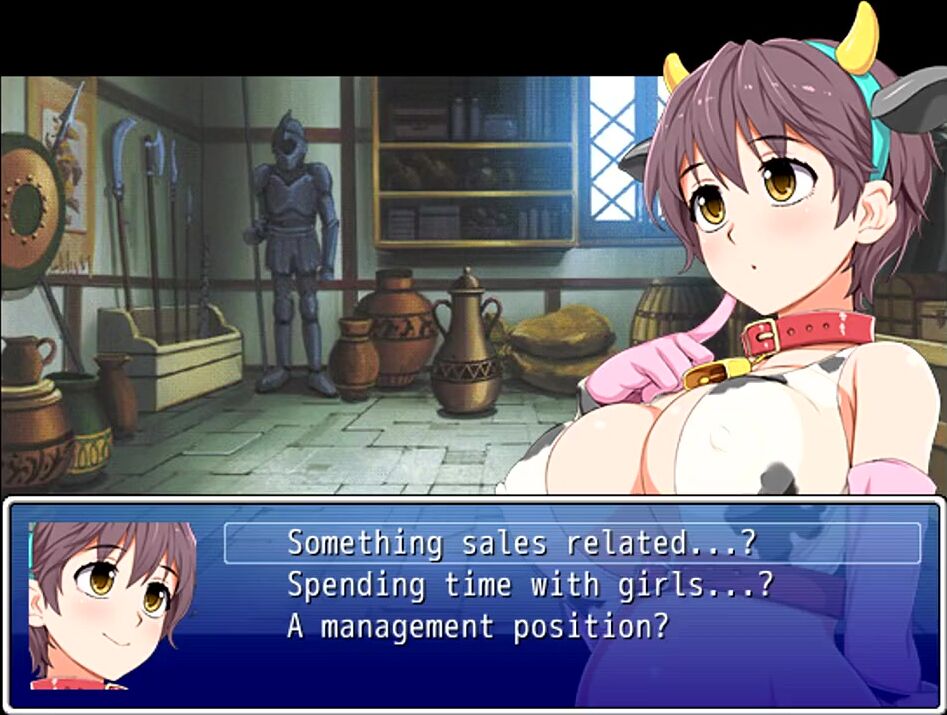Pick "A management position?" answer

[x=477, y=627]
